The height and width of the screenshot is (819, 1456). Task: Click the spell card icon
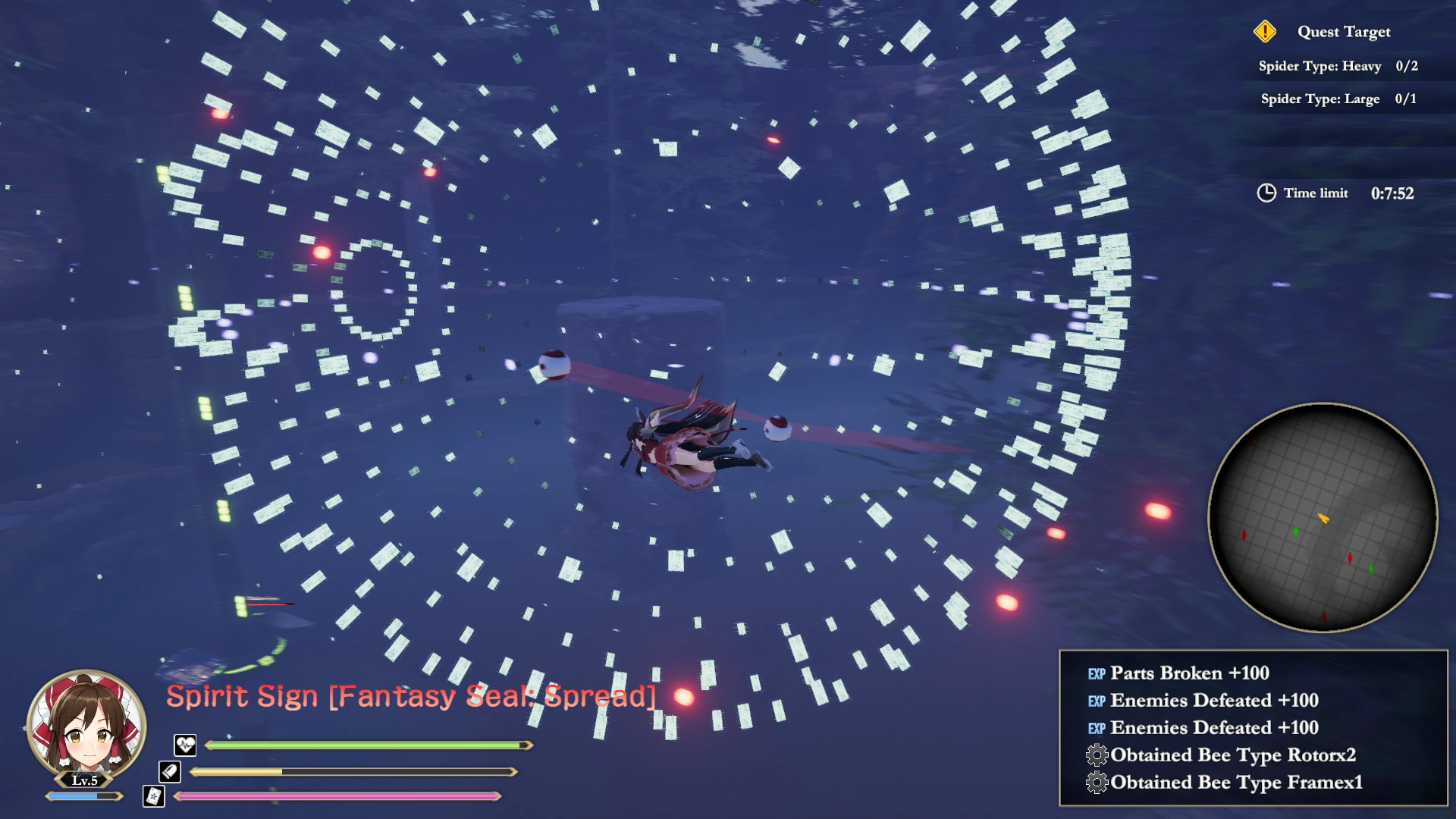[154, 795]
